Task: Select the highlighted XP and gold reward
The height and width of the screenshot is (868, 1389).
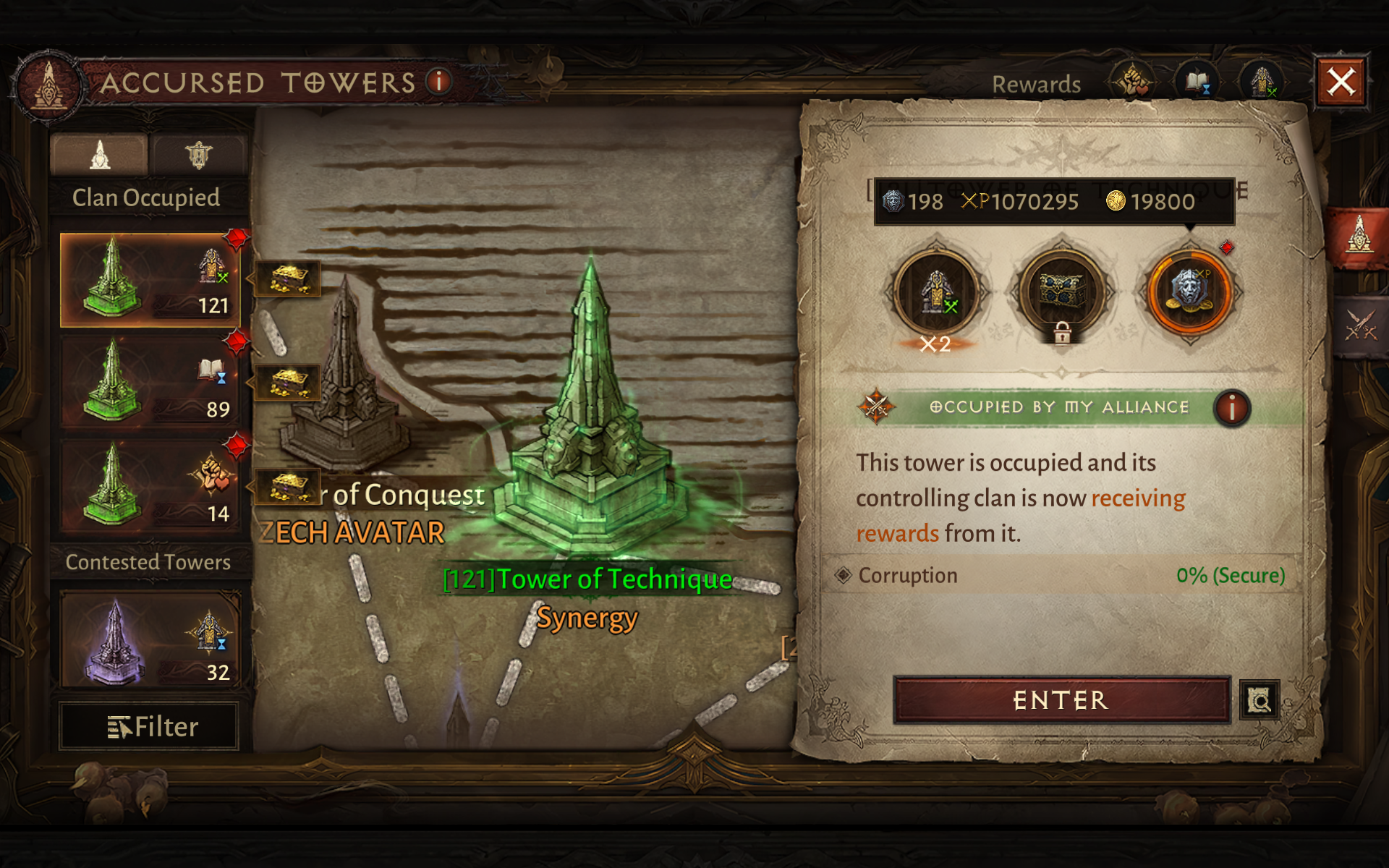Action: click(1189, 291)
